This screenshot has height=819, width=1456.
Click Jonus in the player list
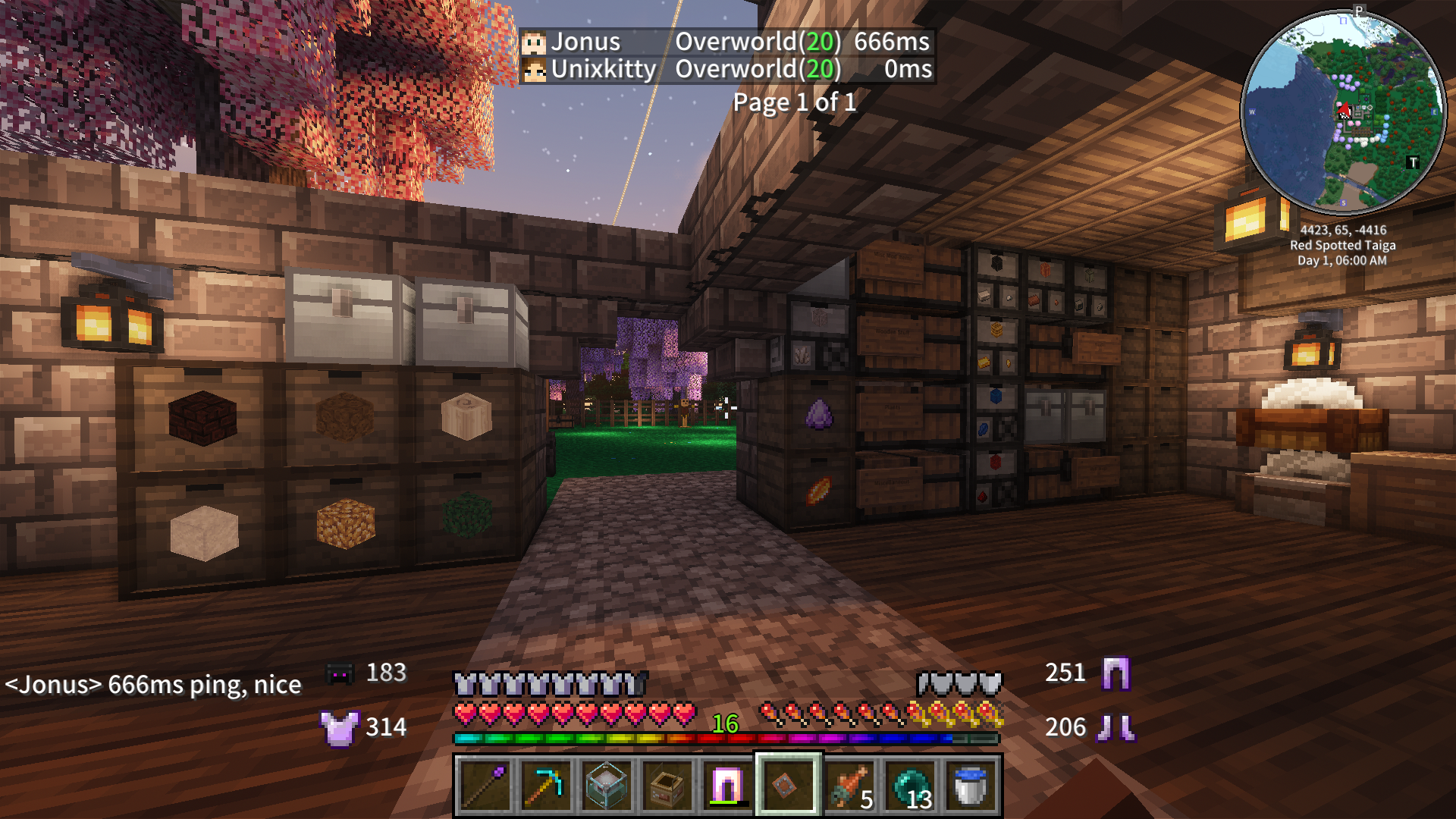click(x=585, y=42)
